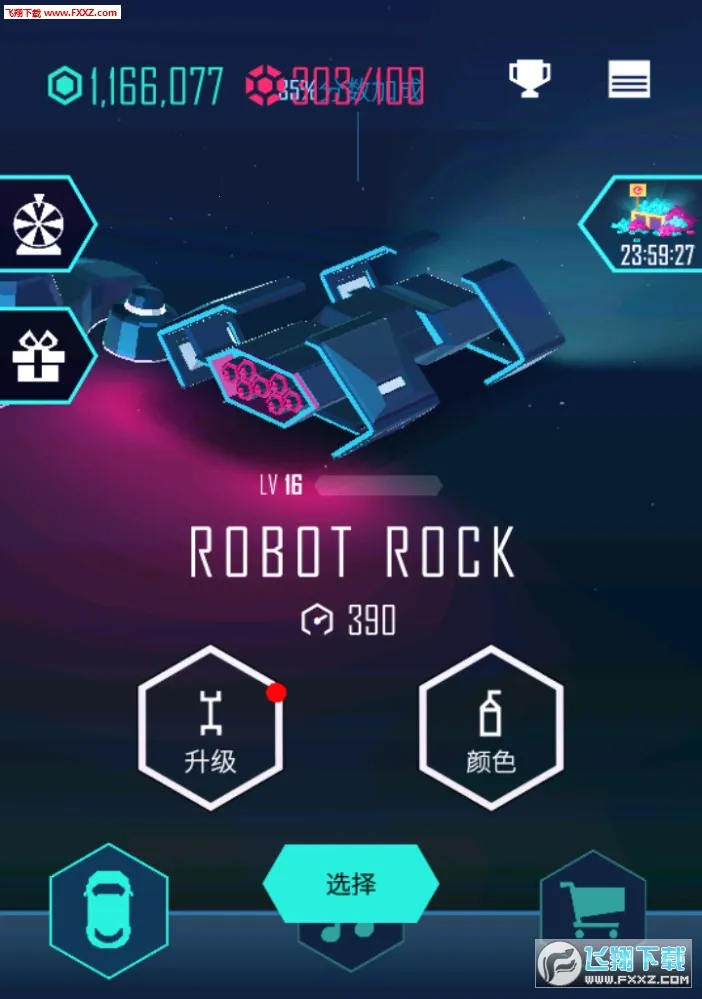Confirm ship with the 选择 button
The image size is (702, 999).
pyautogui.click(x=350, y=884)
